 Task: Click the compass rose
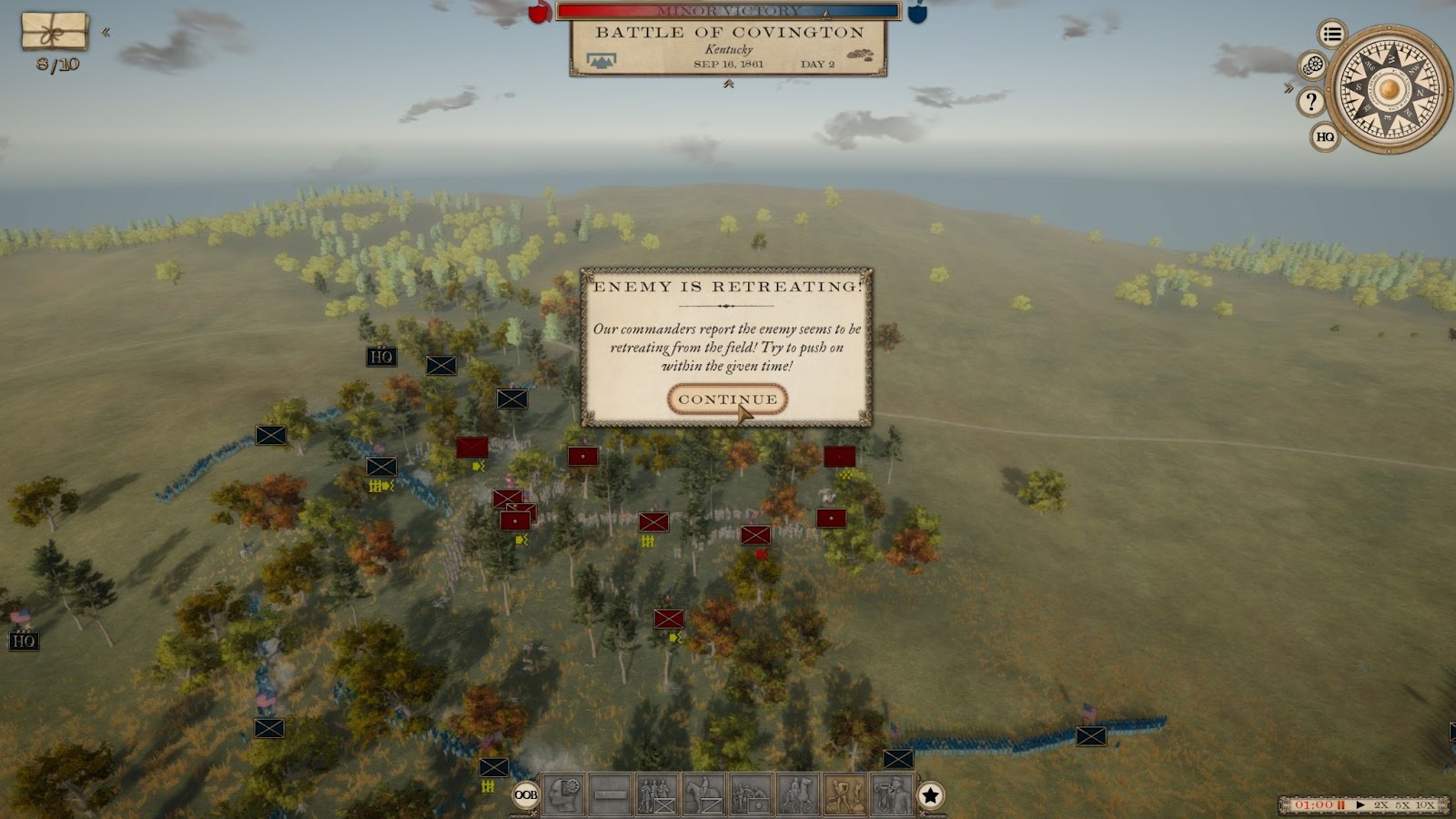1389,89
